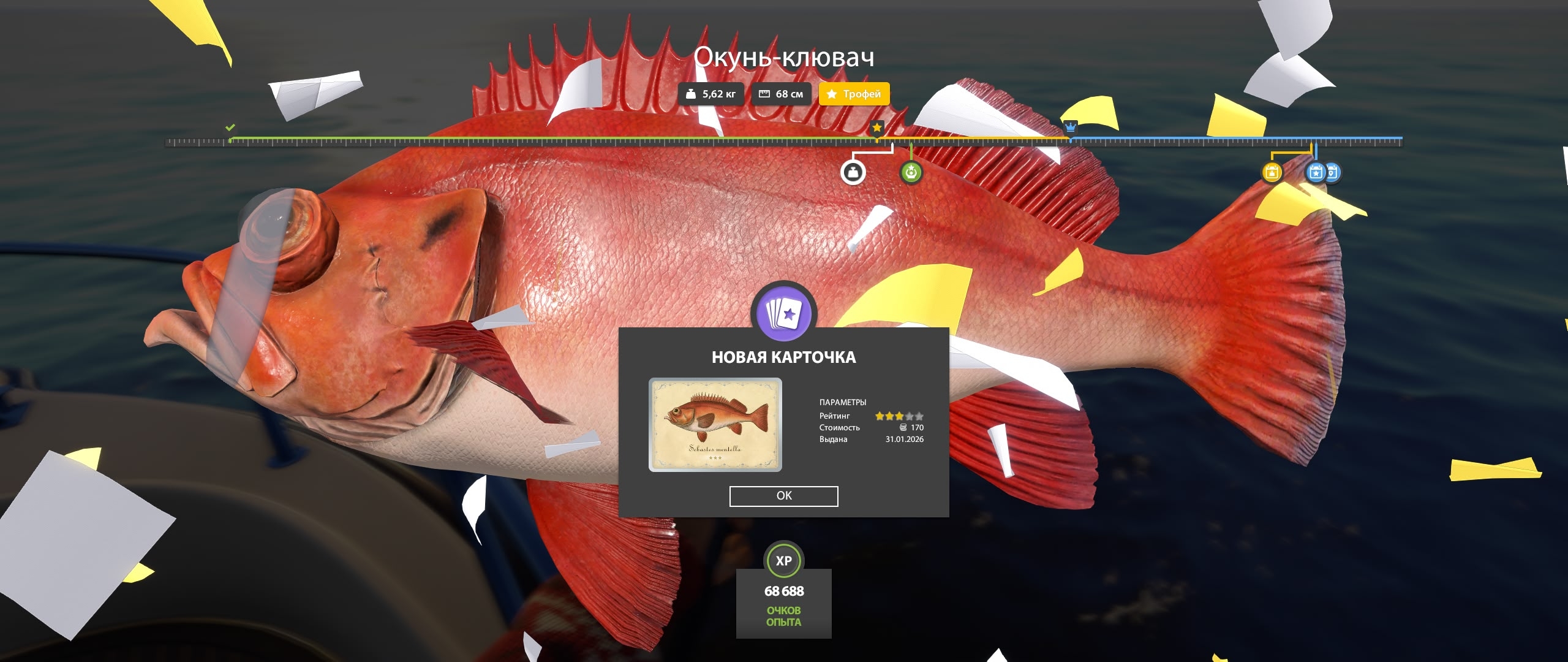Select the white weight marker on scale

(x=853, y=173)
